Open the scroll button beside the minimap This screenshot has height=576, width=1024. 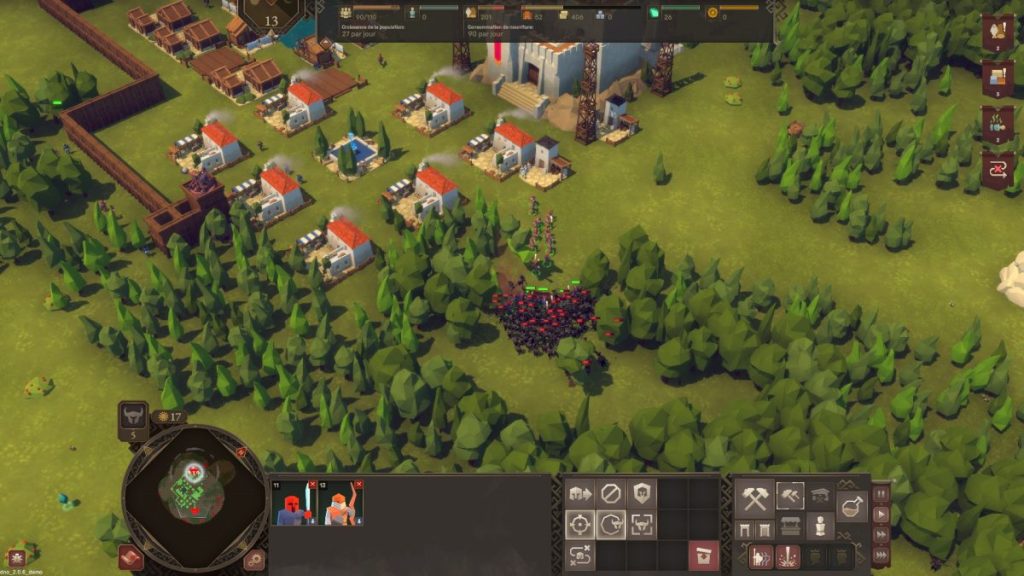(129, 557)
